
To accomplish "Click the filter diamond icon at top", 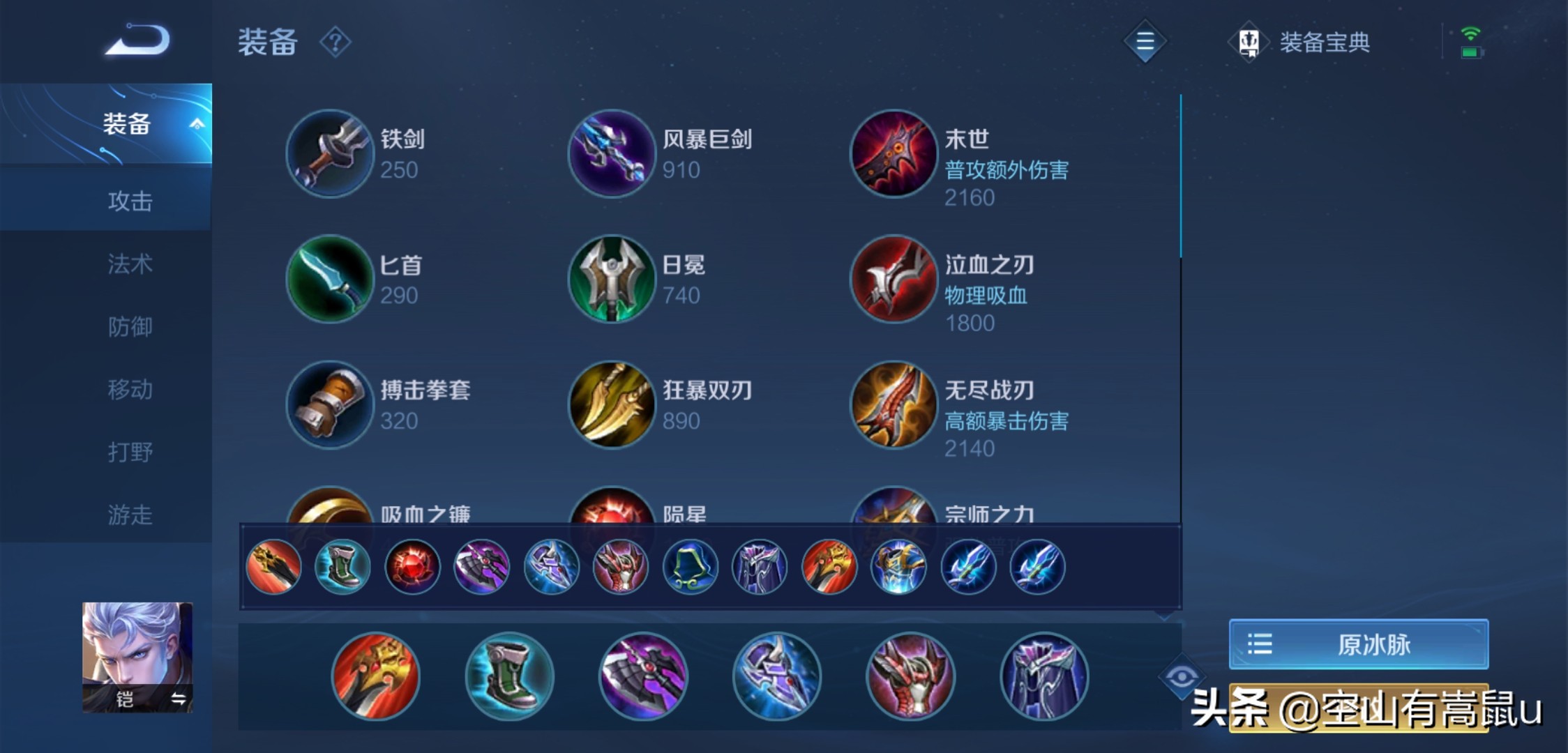I will tap(1145, 40).
